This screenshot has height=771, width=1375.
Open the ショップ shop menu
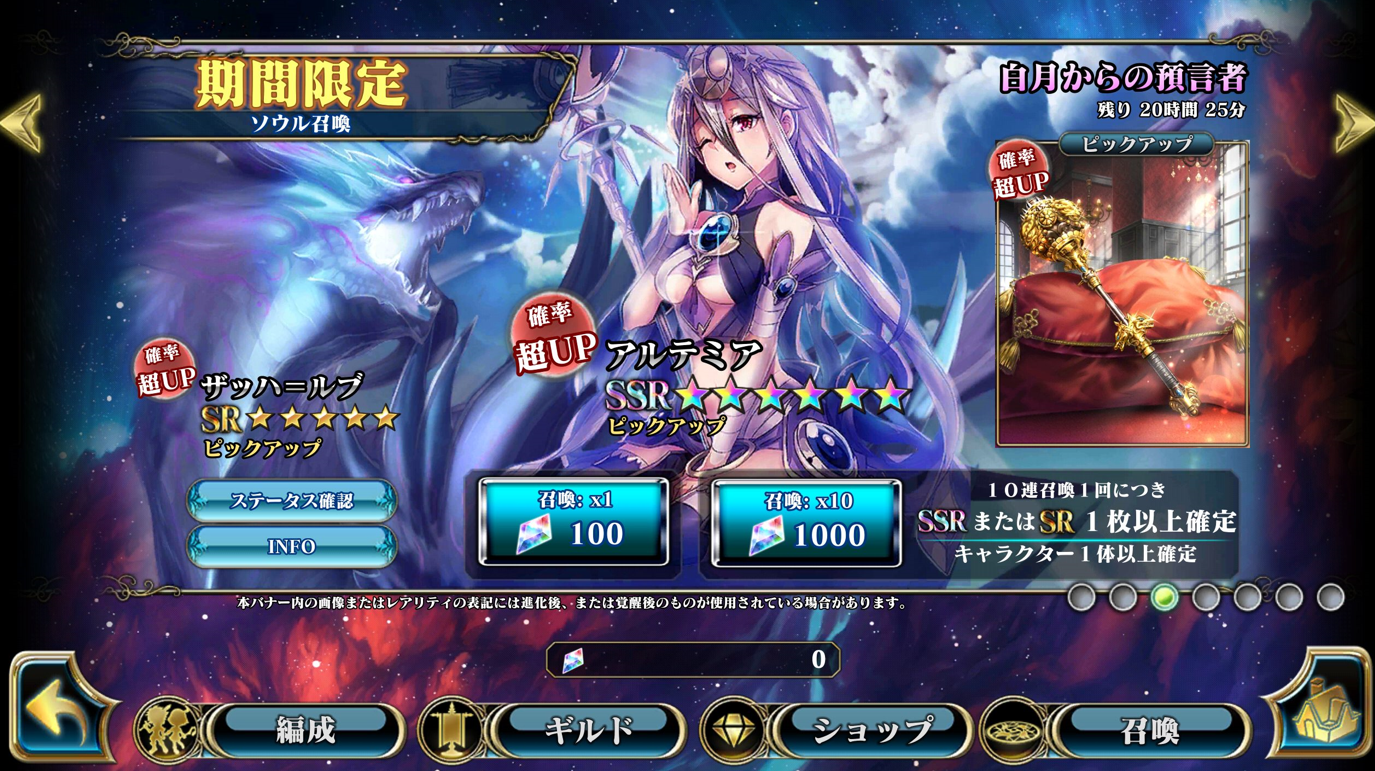click(868, 730)
